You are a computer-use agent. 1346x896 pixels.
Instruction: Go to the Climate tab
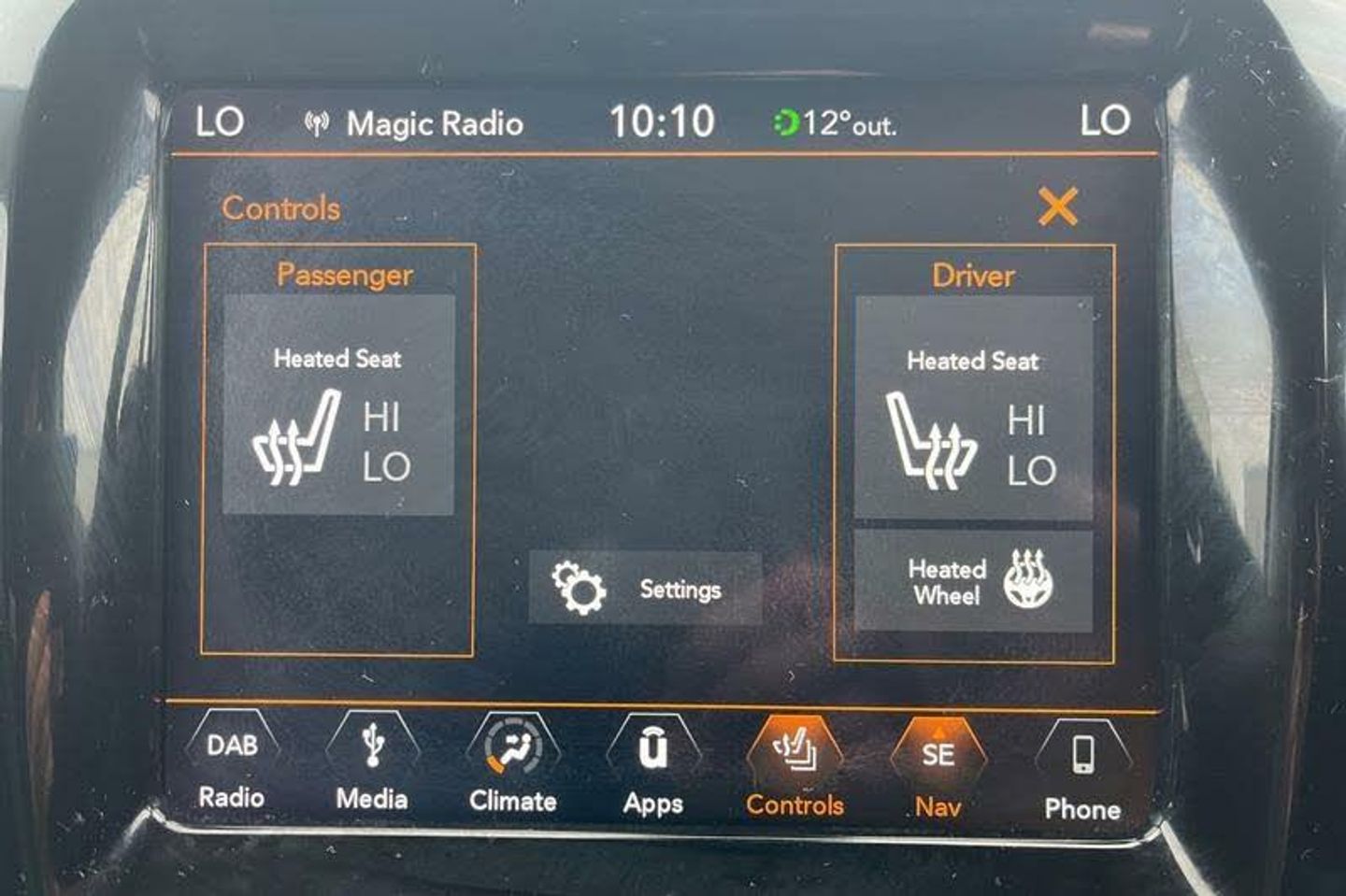513,768
